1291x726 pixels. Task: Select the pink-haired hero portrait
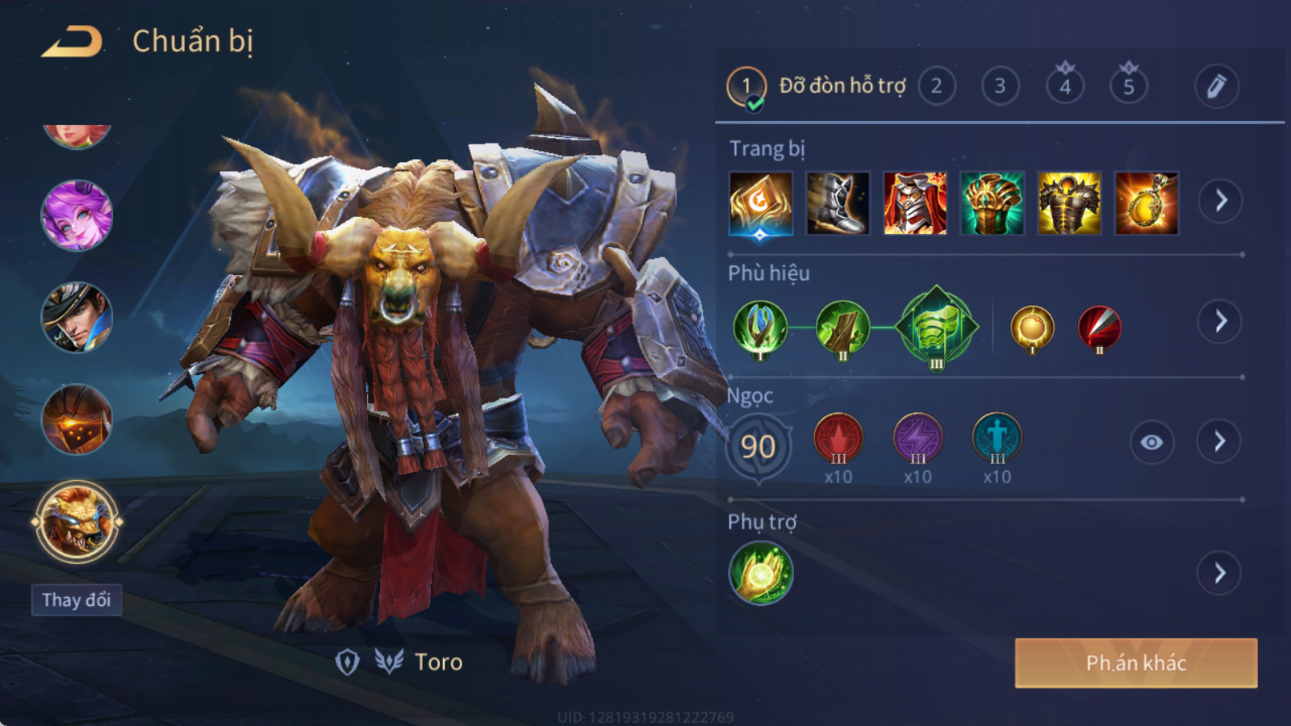pos(77,216)
